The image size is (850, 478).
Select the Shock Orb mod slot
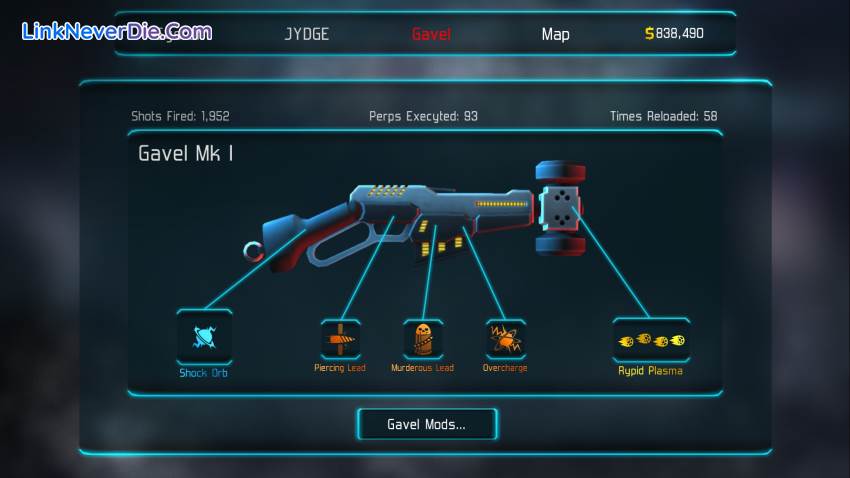[x=204, y=336]
